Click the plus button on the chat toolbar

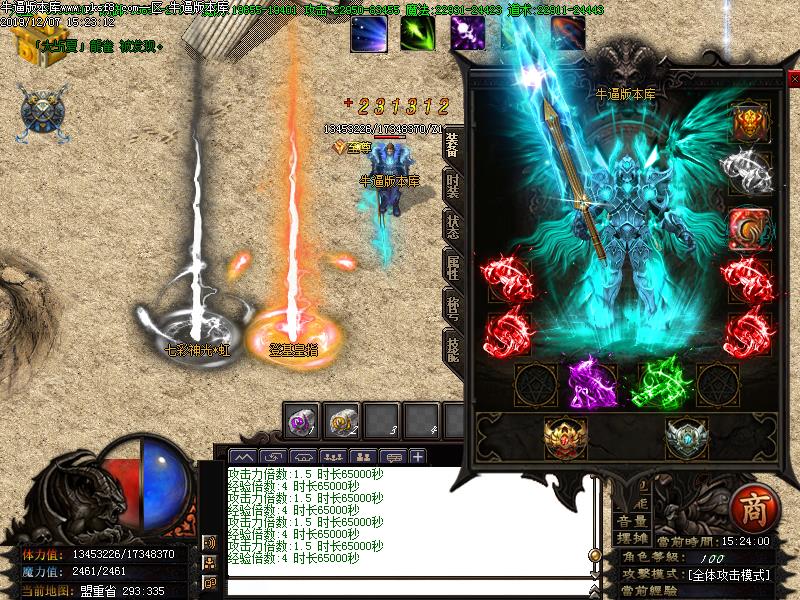click(416, 456)
